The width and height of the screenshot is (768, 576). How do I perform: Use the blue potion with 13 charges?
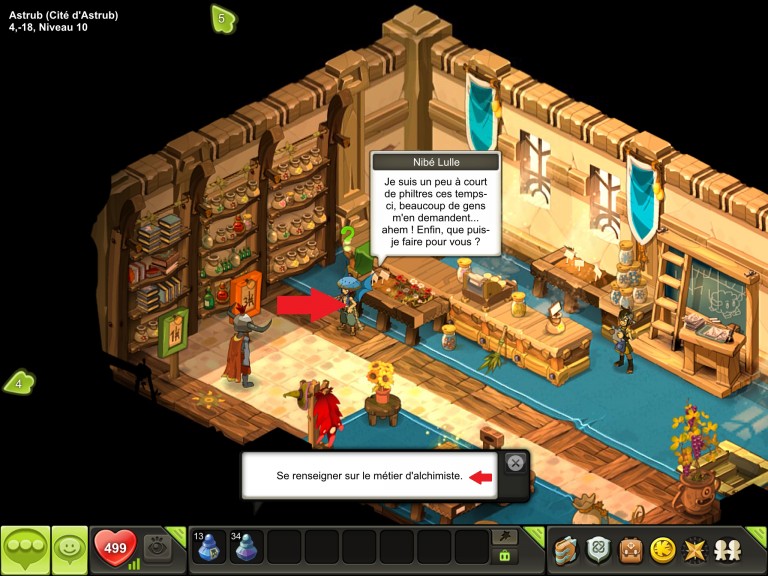point(209,547)
